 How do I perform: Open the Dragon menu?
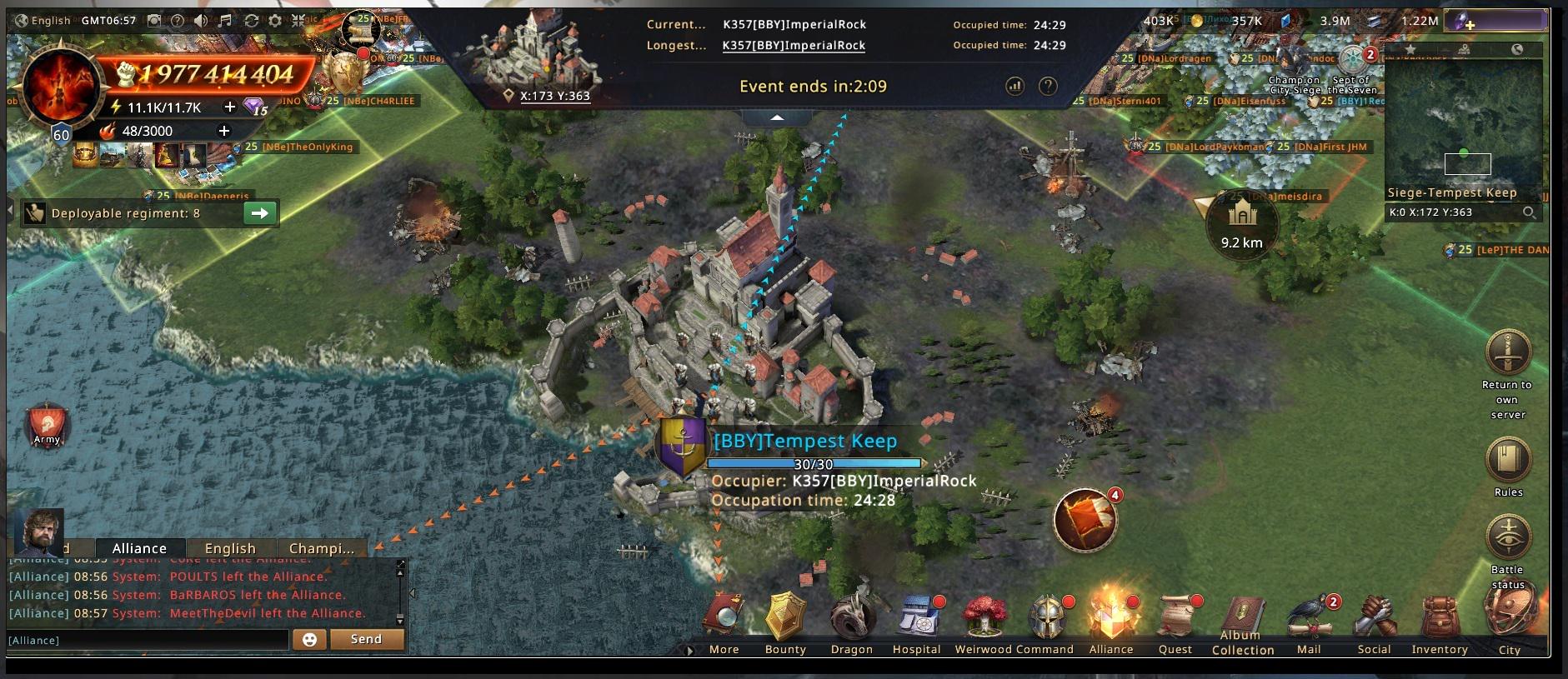click(x=851, y=621)
